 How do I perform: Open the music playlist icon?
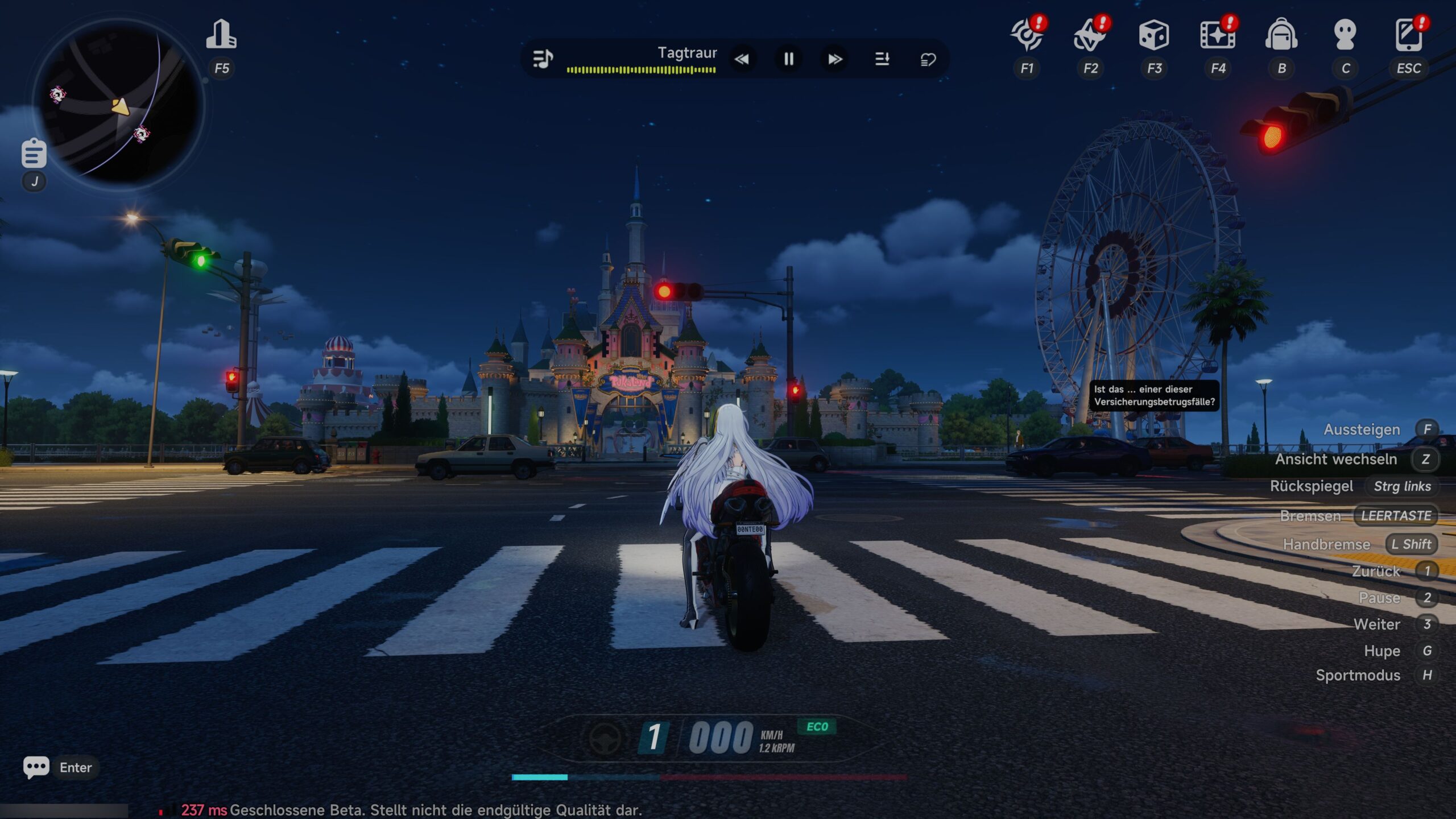543,59
